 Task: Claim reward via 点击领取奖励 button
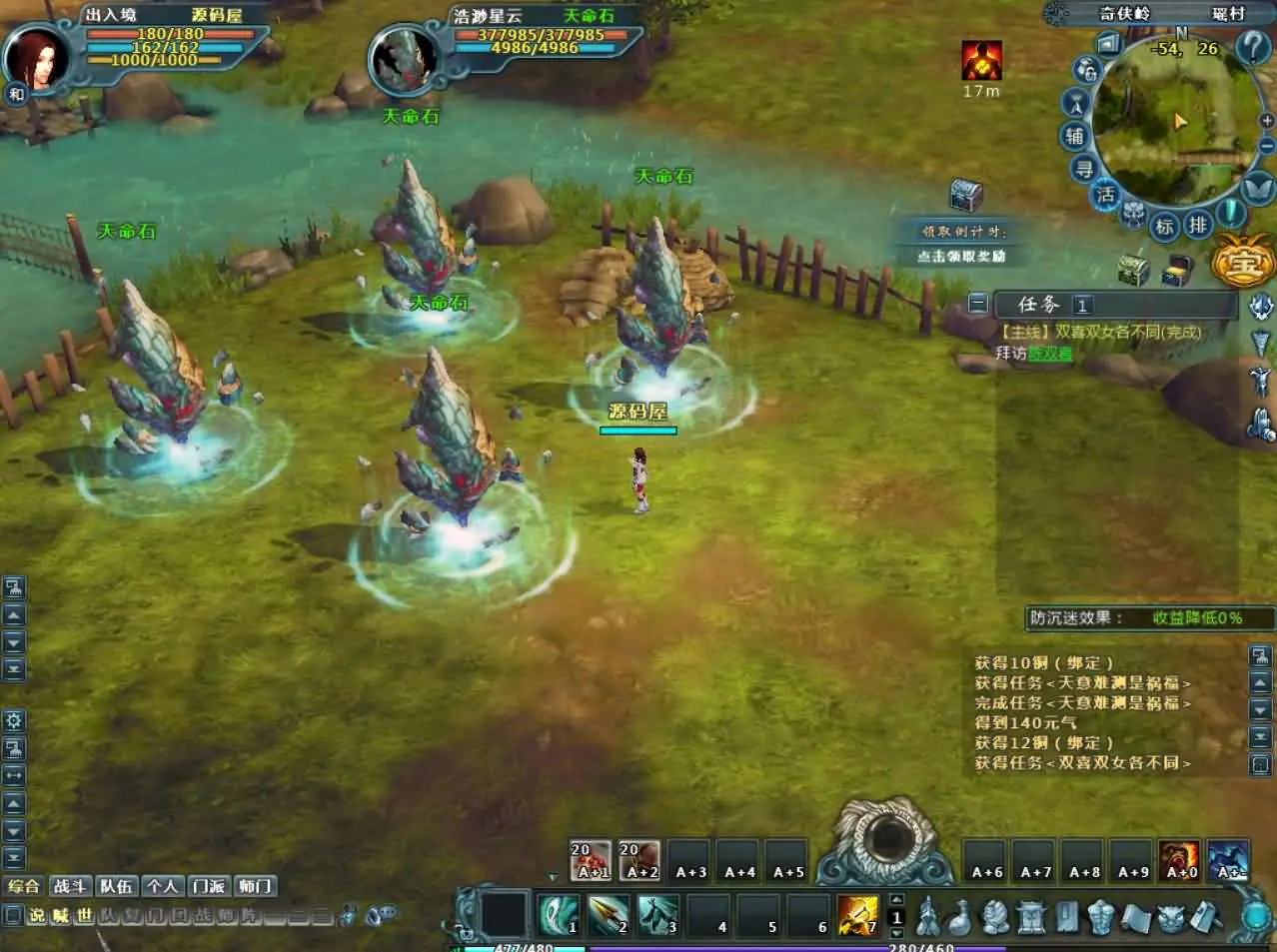pos(961,256)
